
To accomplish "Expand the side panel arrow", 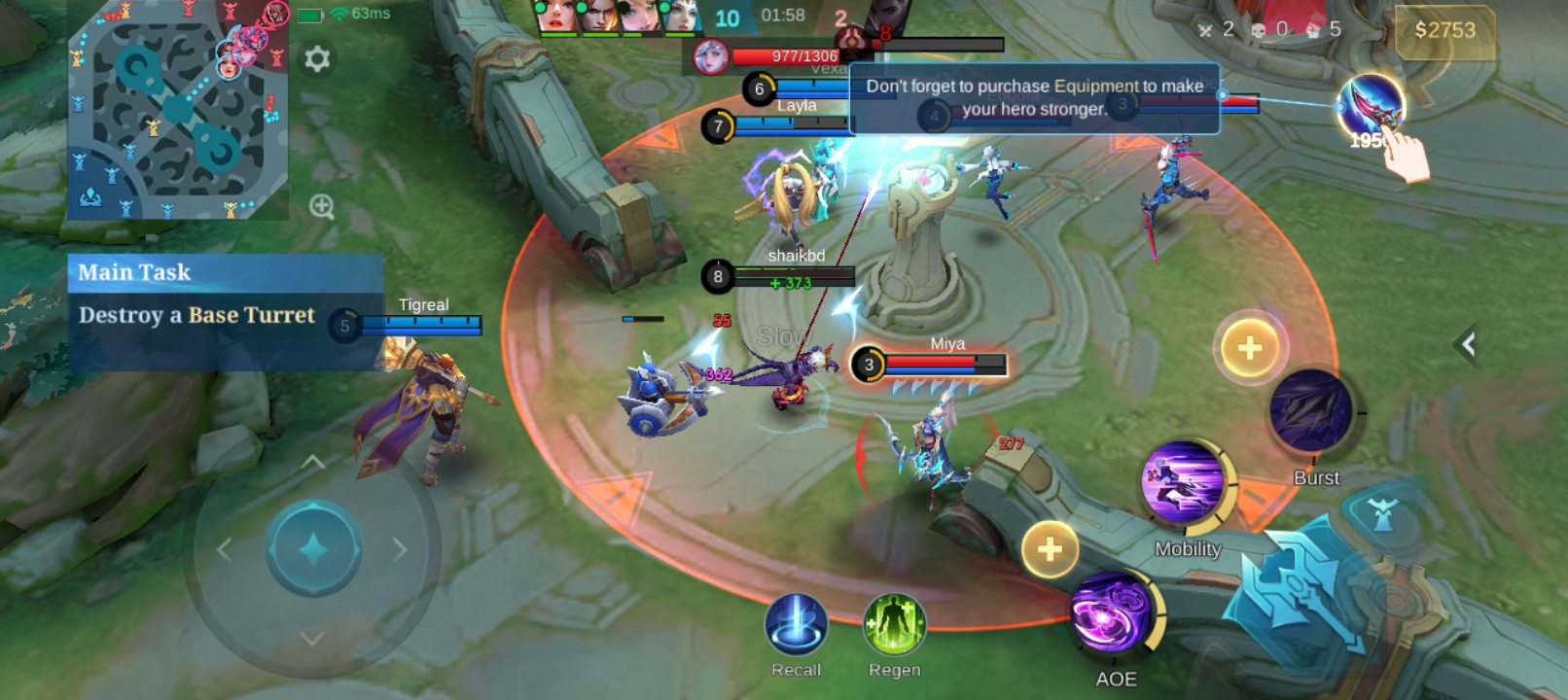I will [x=1468, y=343].
